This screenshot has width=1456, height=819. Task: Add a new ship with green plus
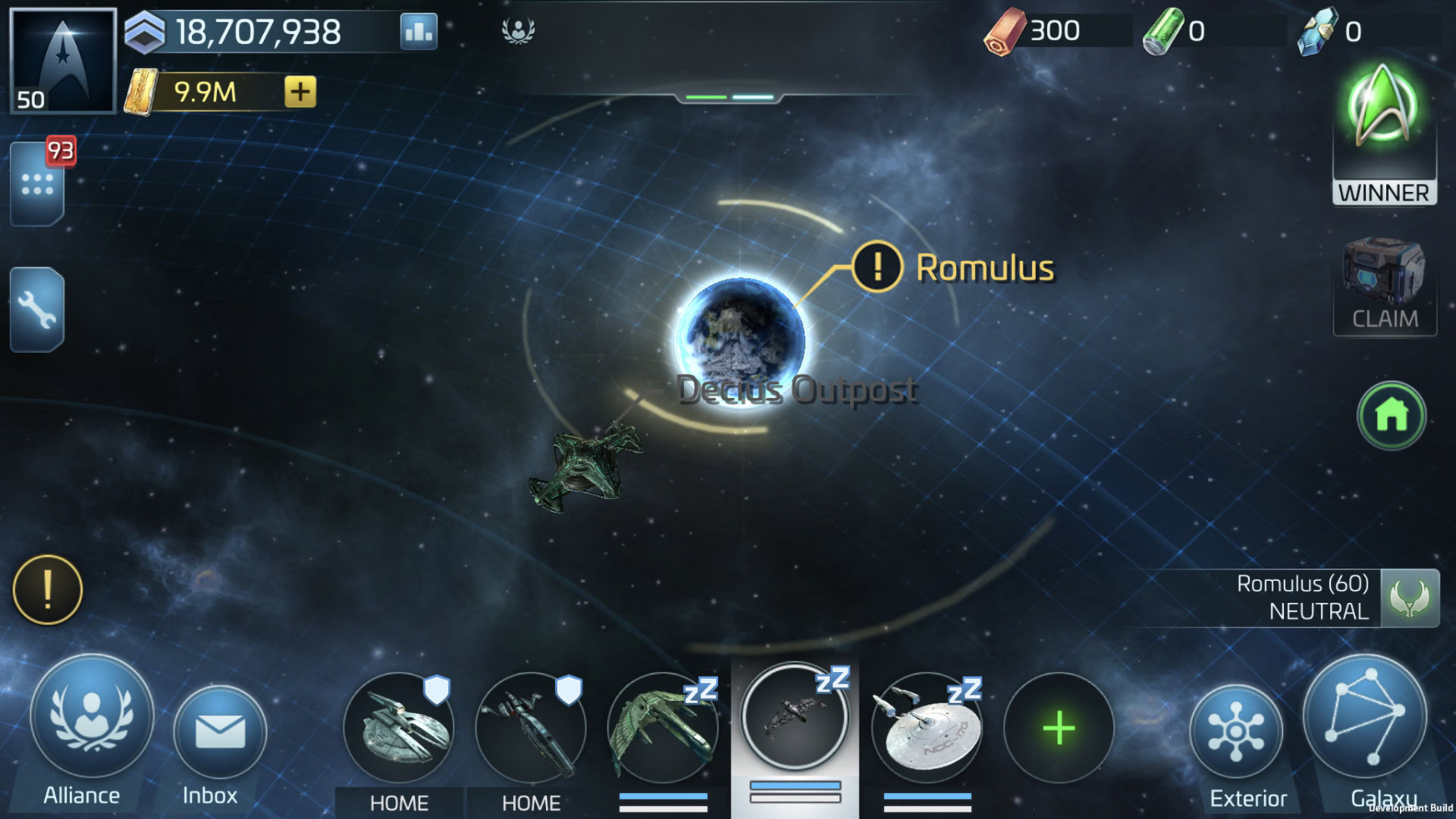1059,728
